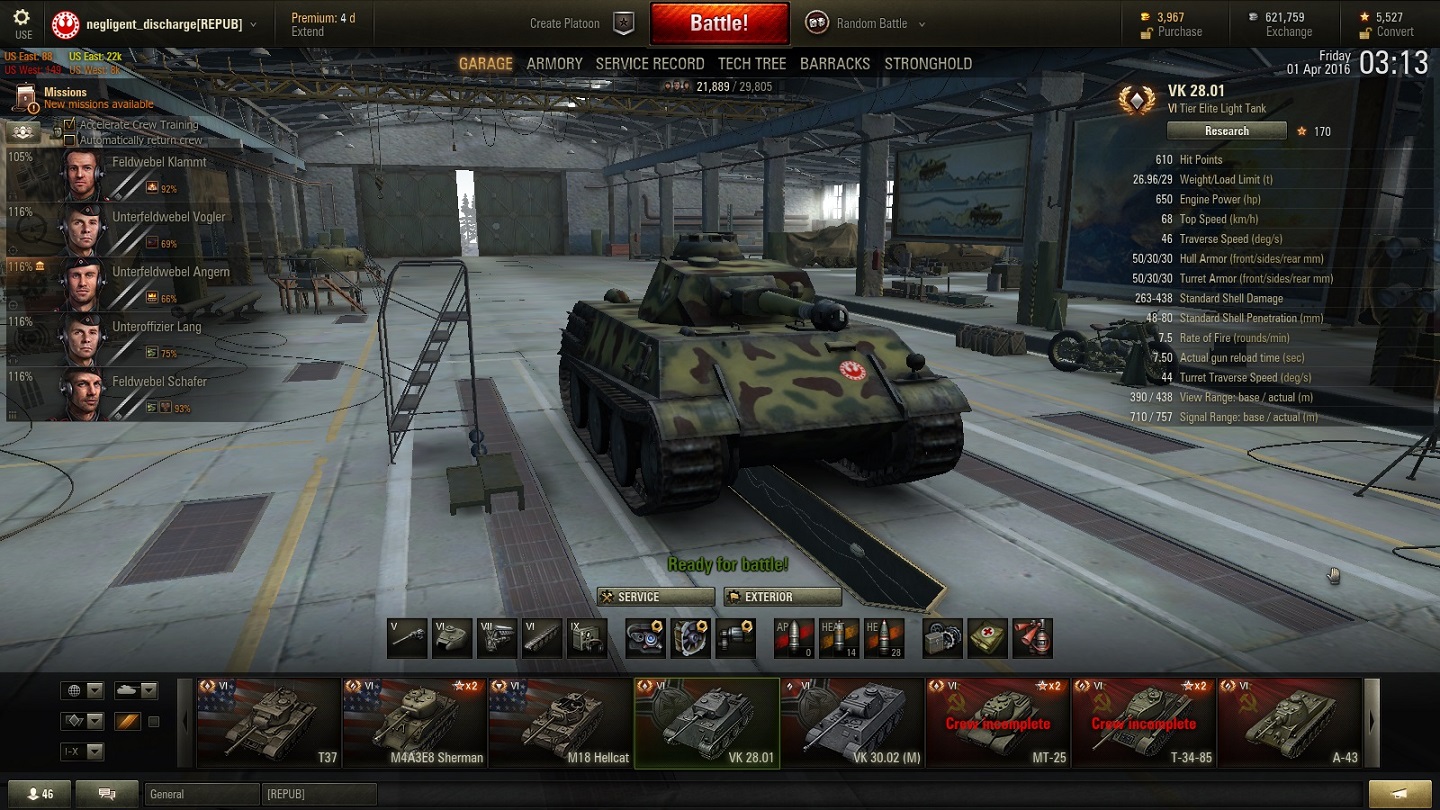Screen dimensions: 1440x810
Task: Open the Stronghold tab
Action: click(928, 63)
